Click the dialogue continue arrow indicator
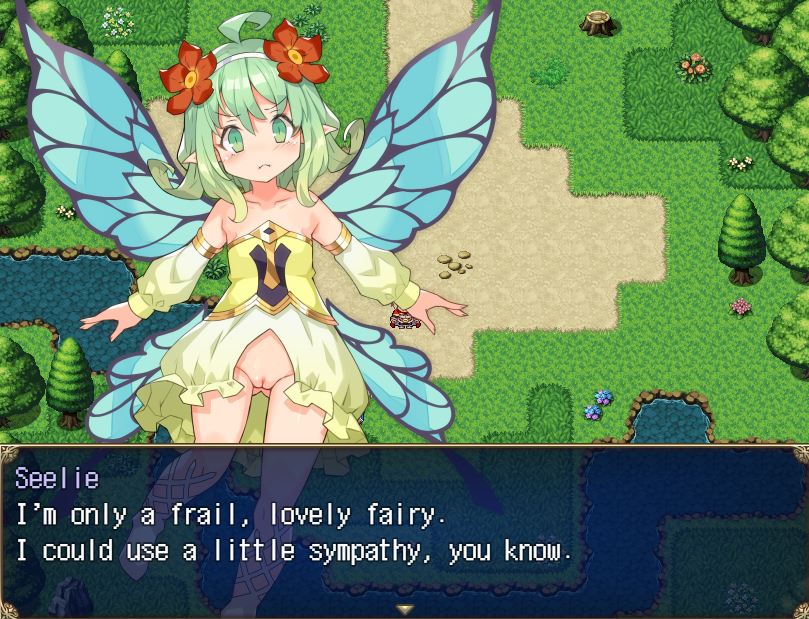Screen dimensions: 809x619 [404, 608]
